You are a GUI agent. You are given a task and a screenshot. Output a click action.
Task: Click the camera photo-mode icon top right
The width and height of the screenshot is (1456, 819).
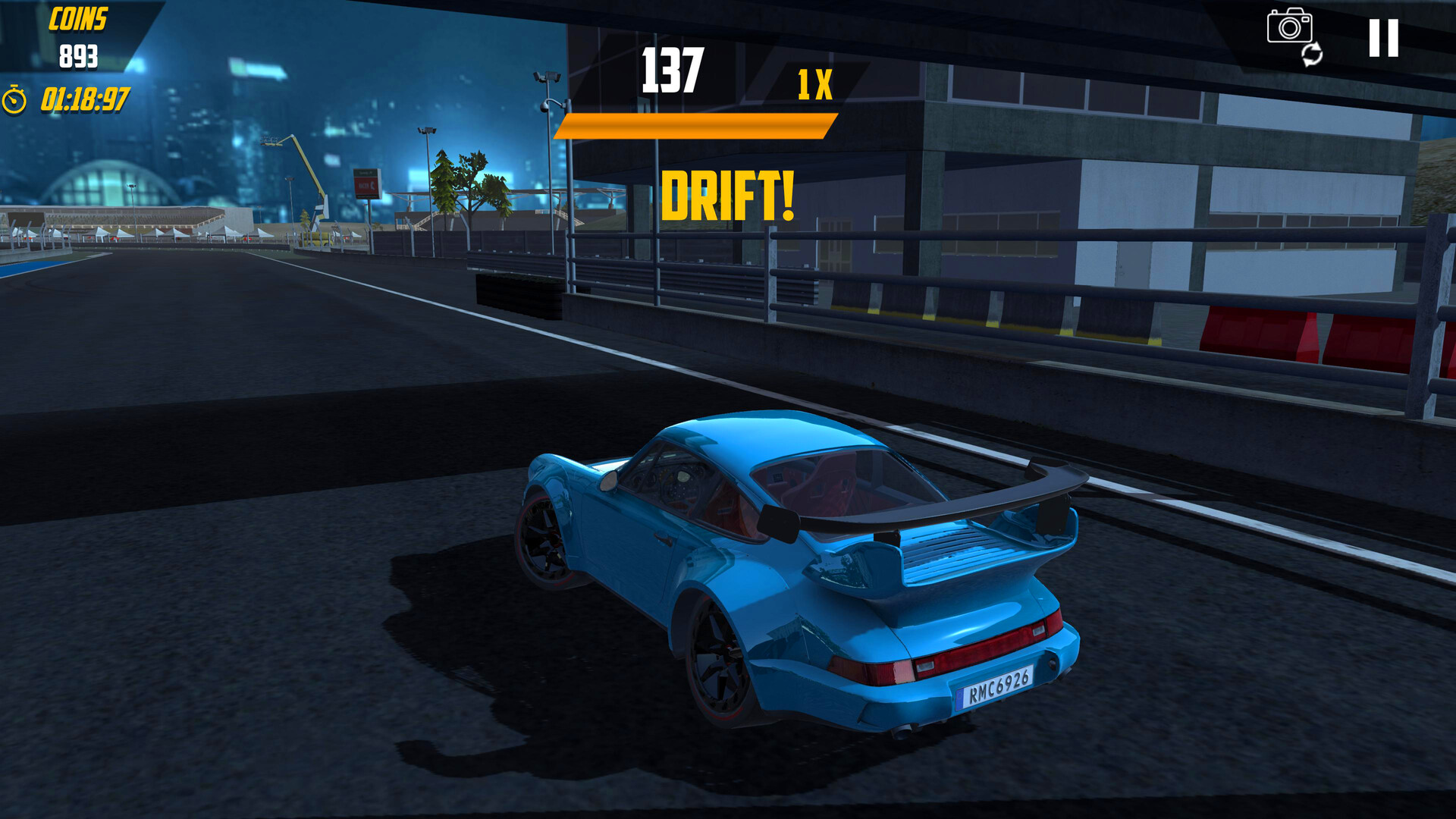(1288, 29)
